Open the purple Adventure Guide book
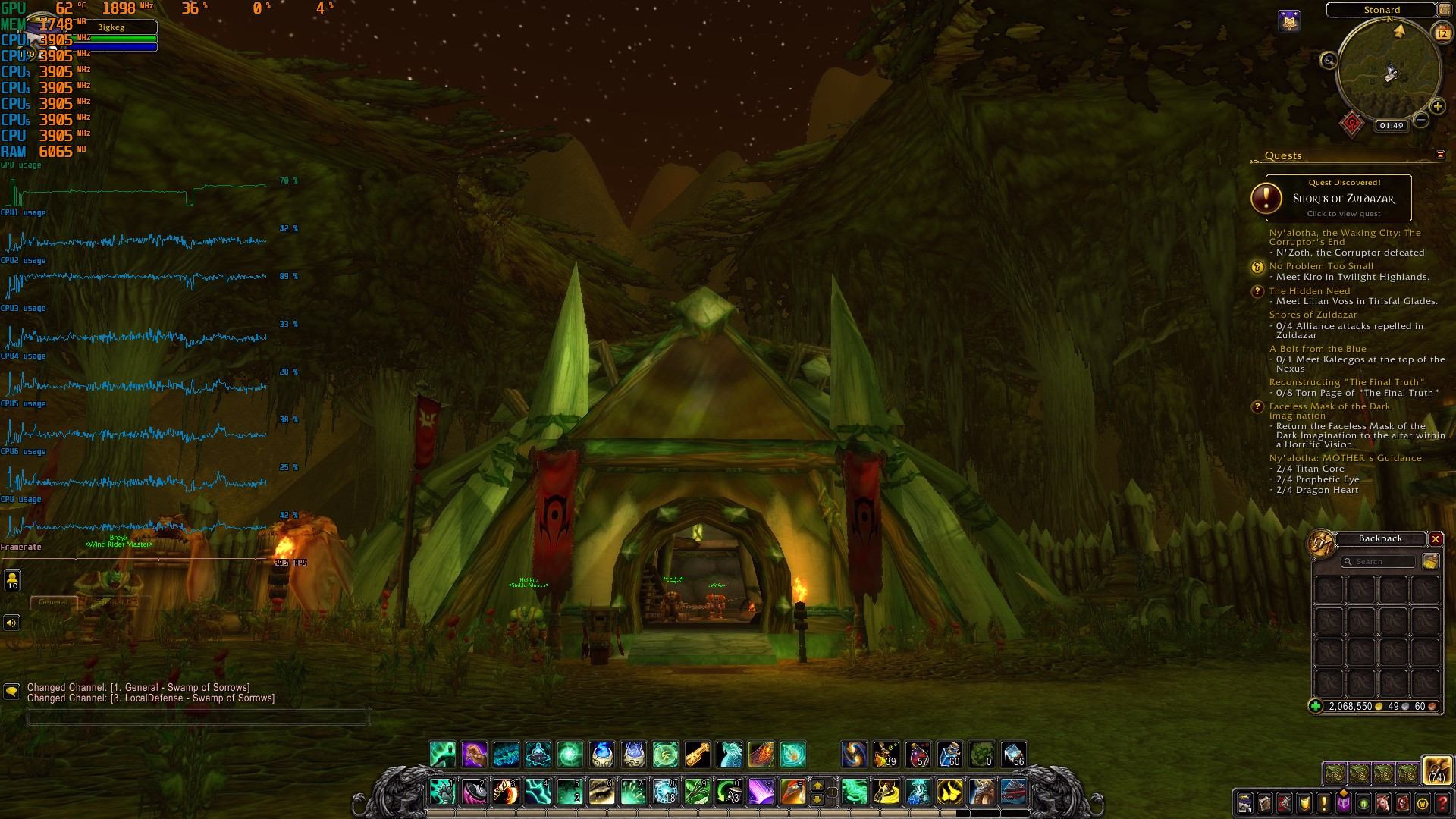The width and height of the screenshot is (1456, 819). pyautogui.click(x=1343, y=803)
